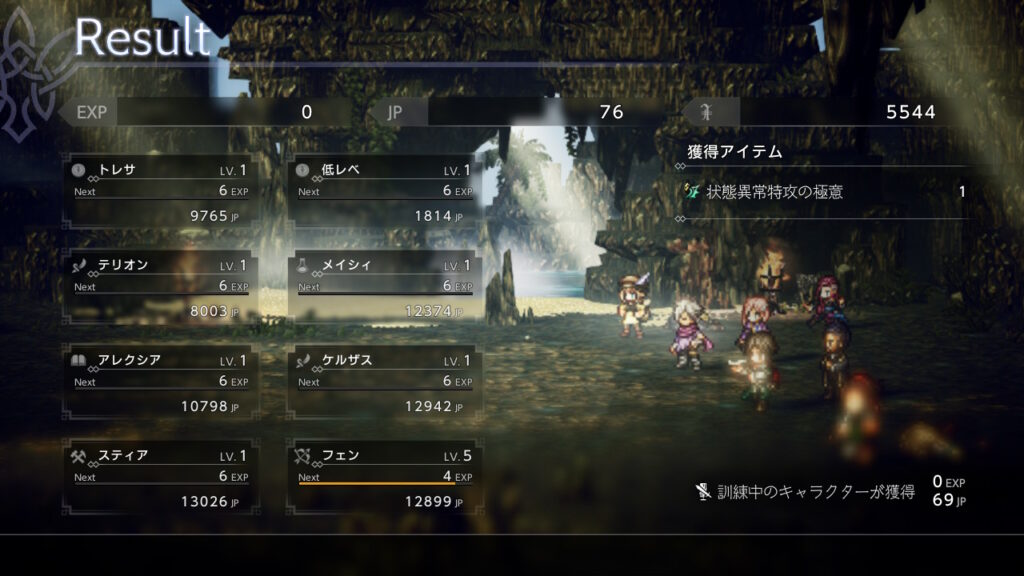1024x576 pixels.
Task: Choose the スティア character result panel
Action: pyautogui.click(x=160, y=478)
